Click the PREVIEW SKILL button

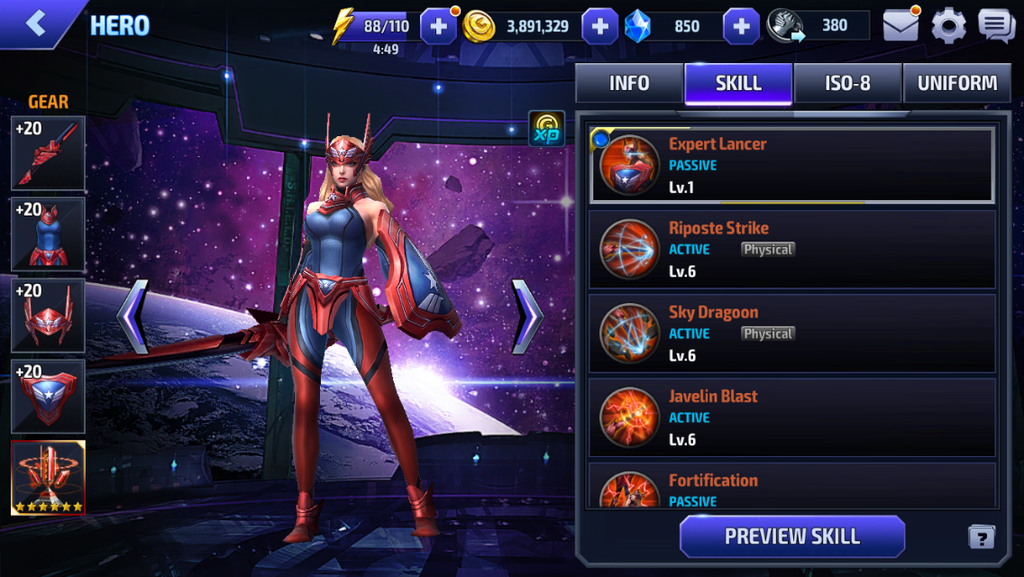[792, 536]
